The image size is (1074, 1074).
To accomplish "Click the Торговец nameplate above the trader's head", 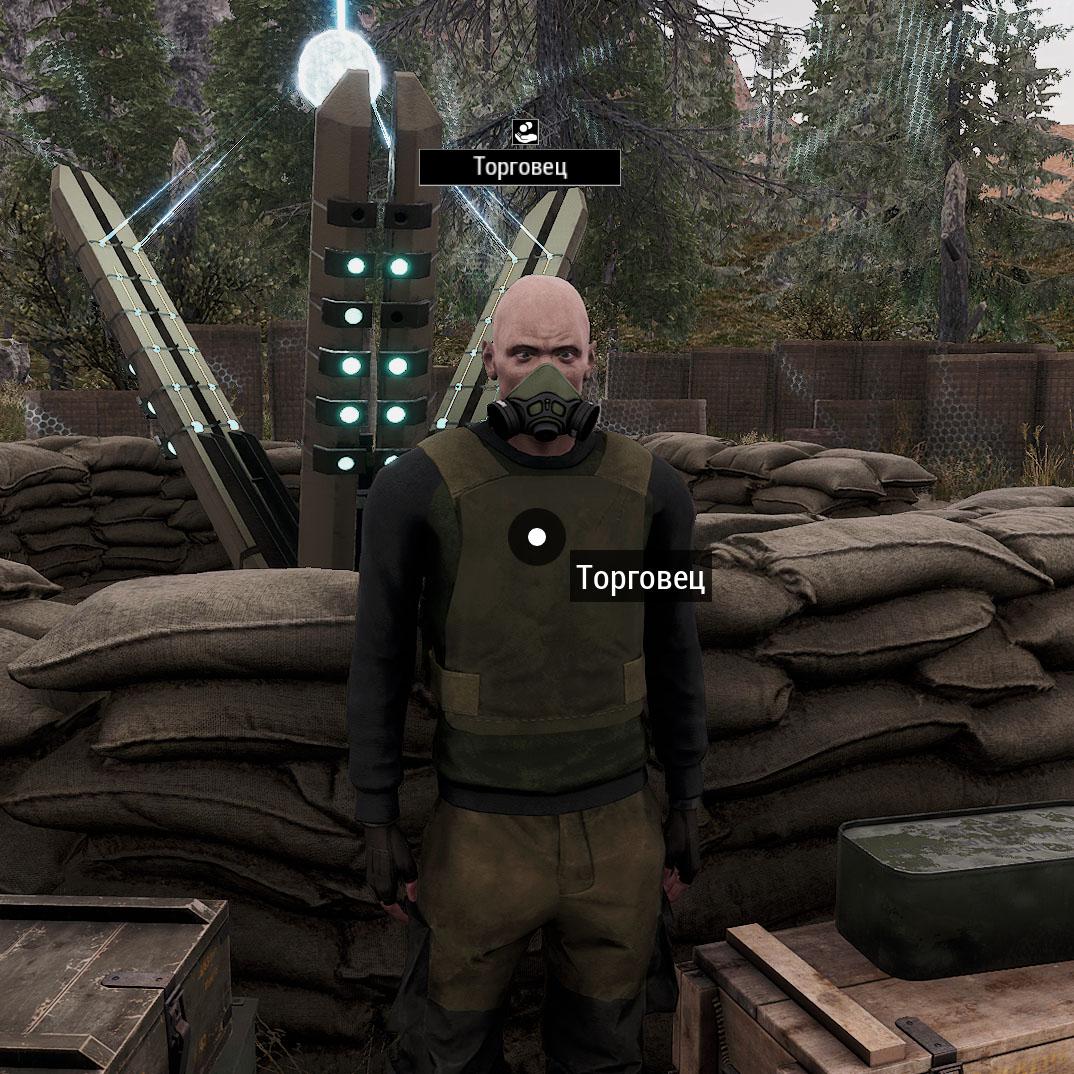I will point(520,167).
